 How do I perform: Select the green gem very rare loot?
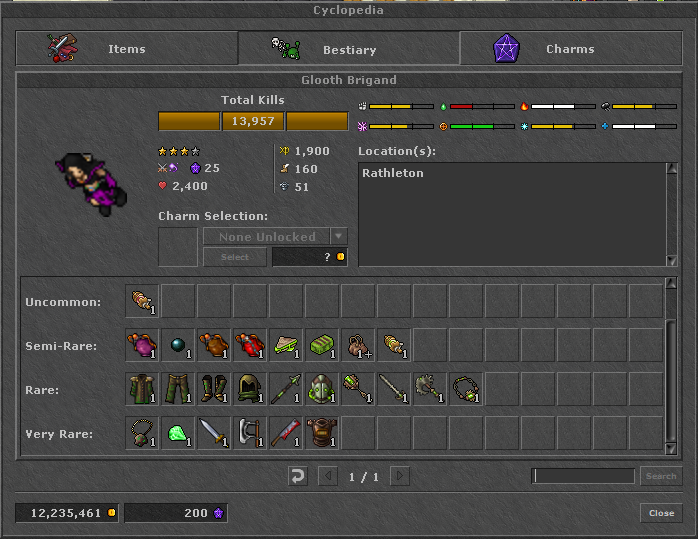click(178, 433)
